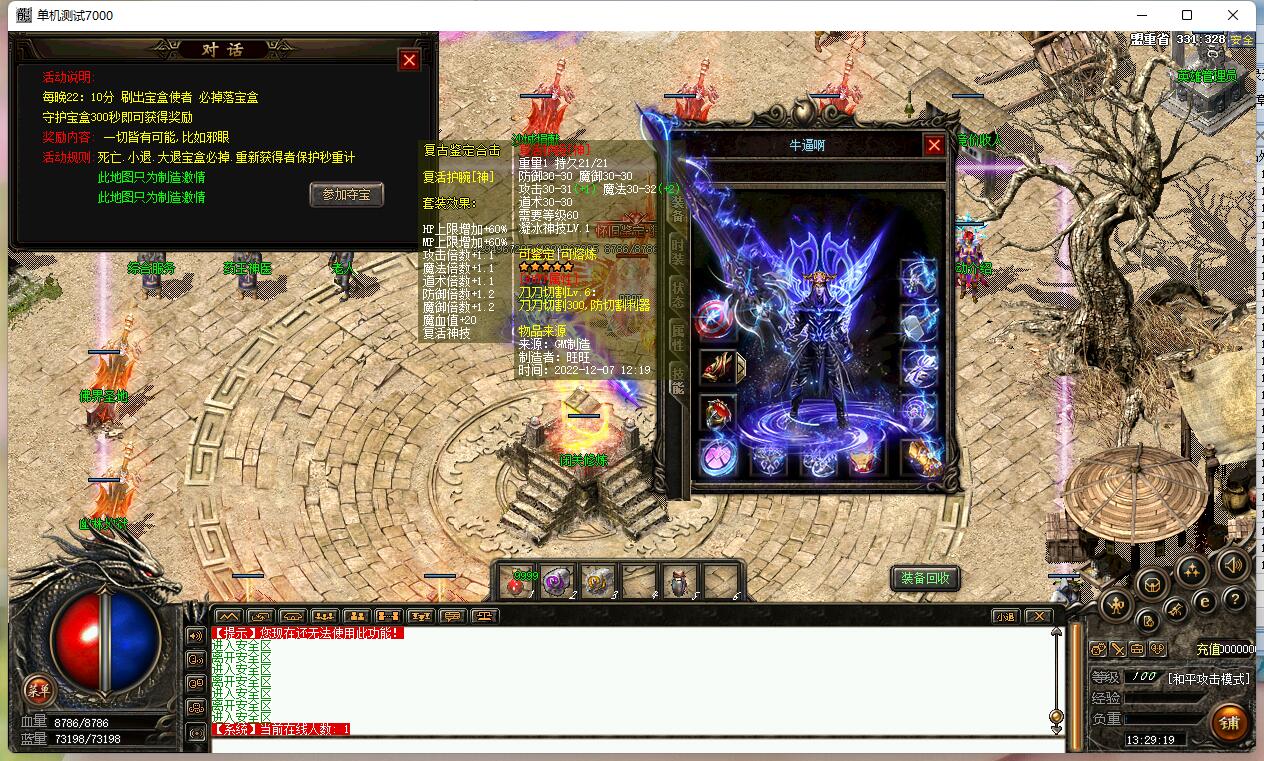The image size is (1264, 761).
Task: Toggle the speaker sound button
Action: (x=1234, y=564)
